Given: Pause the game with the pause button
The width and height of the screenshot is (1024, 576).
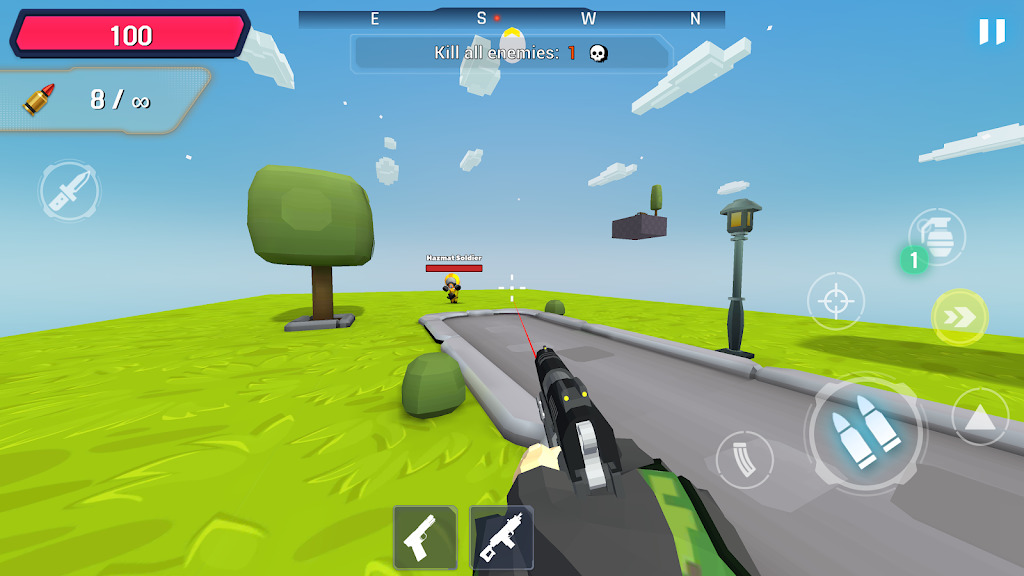Looking at the screenshot, I should pos(991,32).
